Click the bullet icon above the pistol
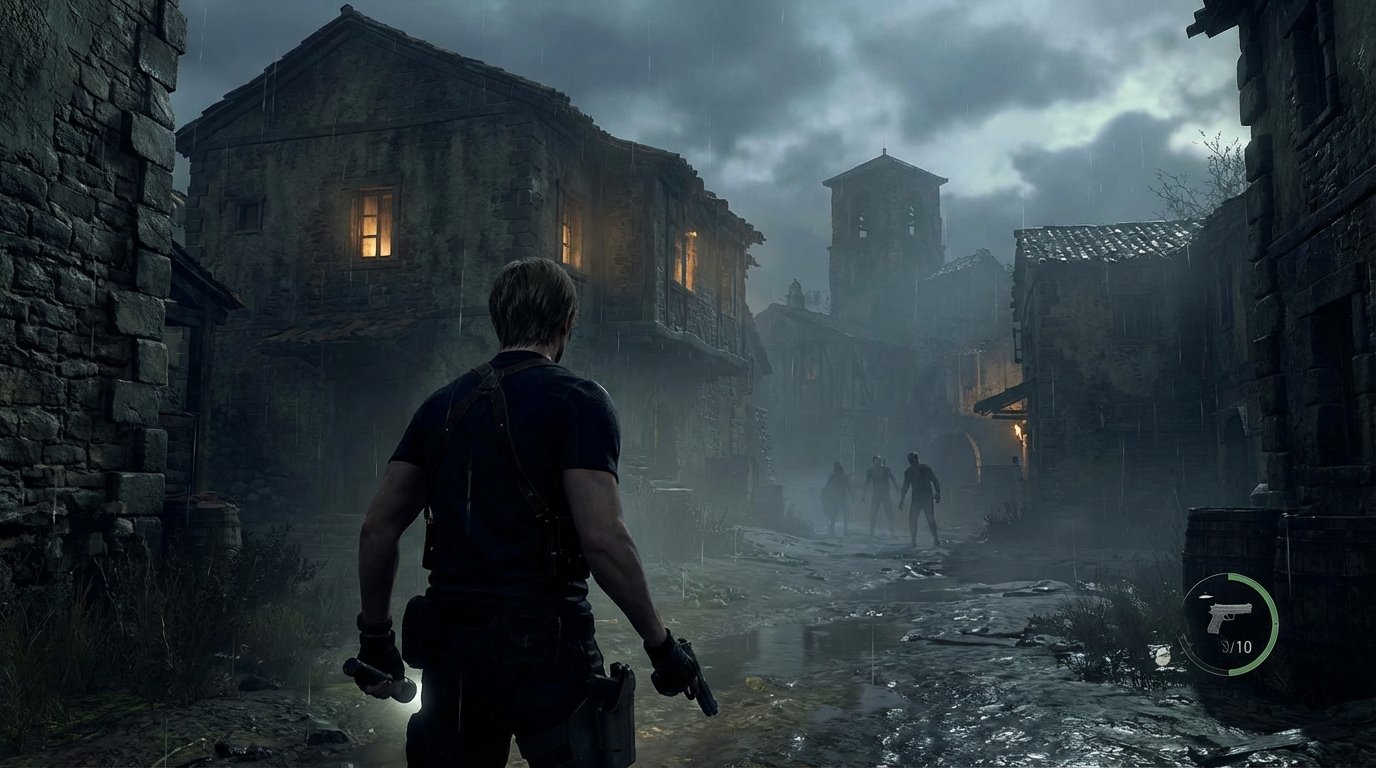The height and width of the screenshot is (768, 1376). pyautogui.click(x=1206, y=596)
